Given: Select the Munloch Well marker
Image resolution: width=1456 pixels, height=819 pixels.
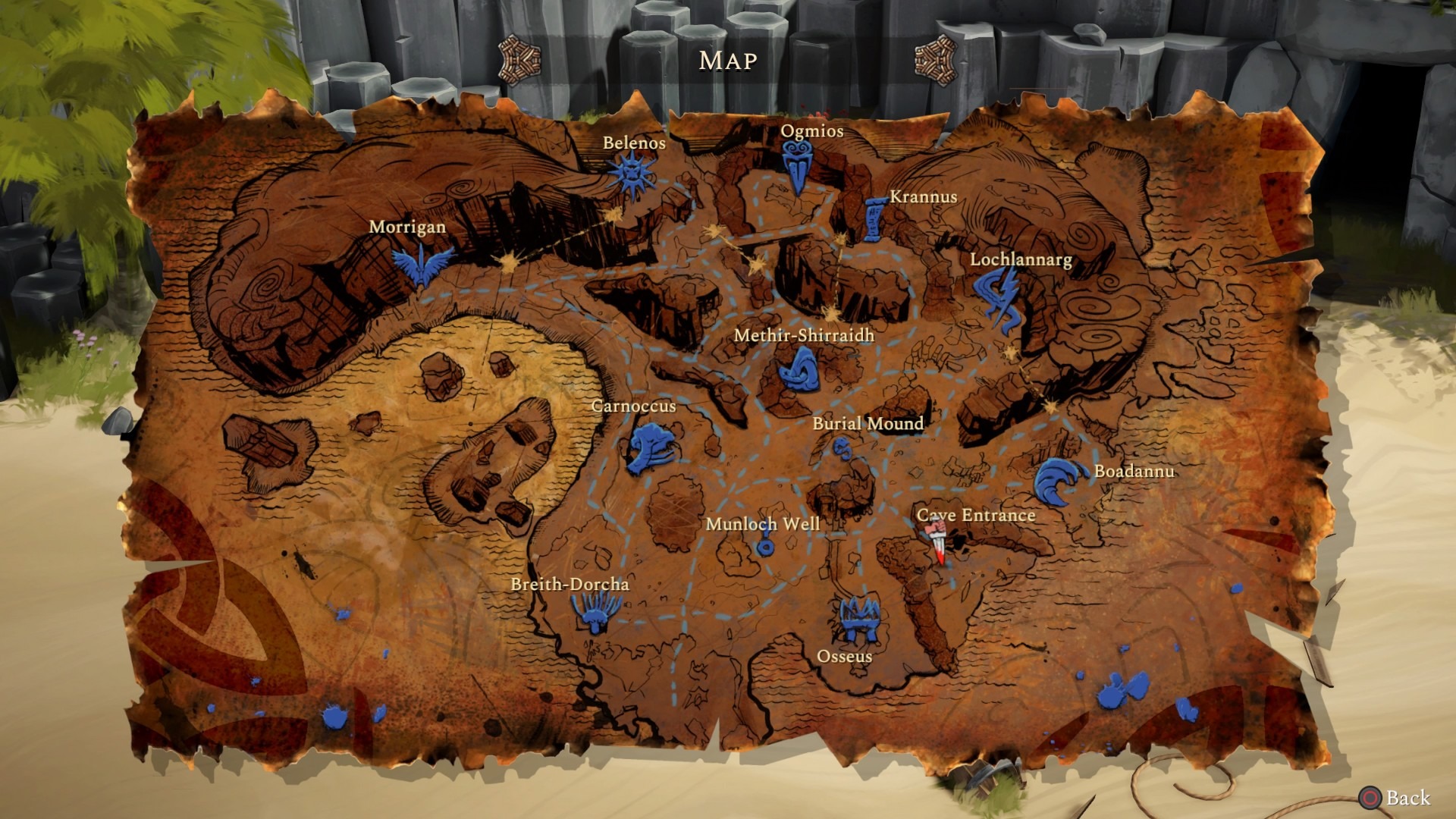Looking at the screenshot, I should pos(765,547).
